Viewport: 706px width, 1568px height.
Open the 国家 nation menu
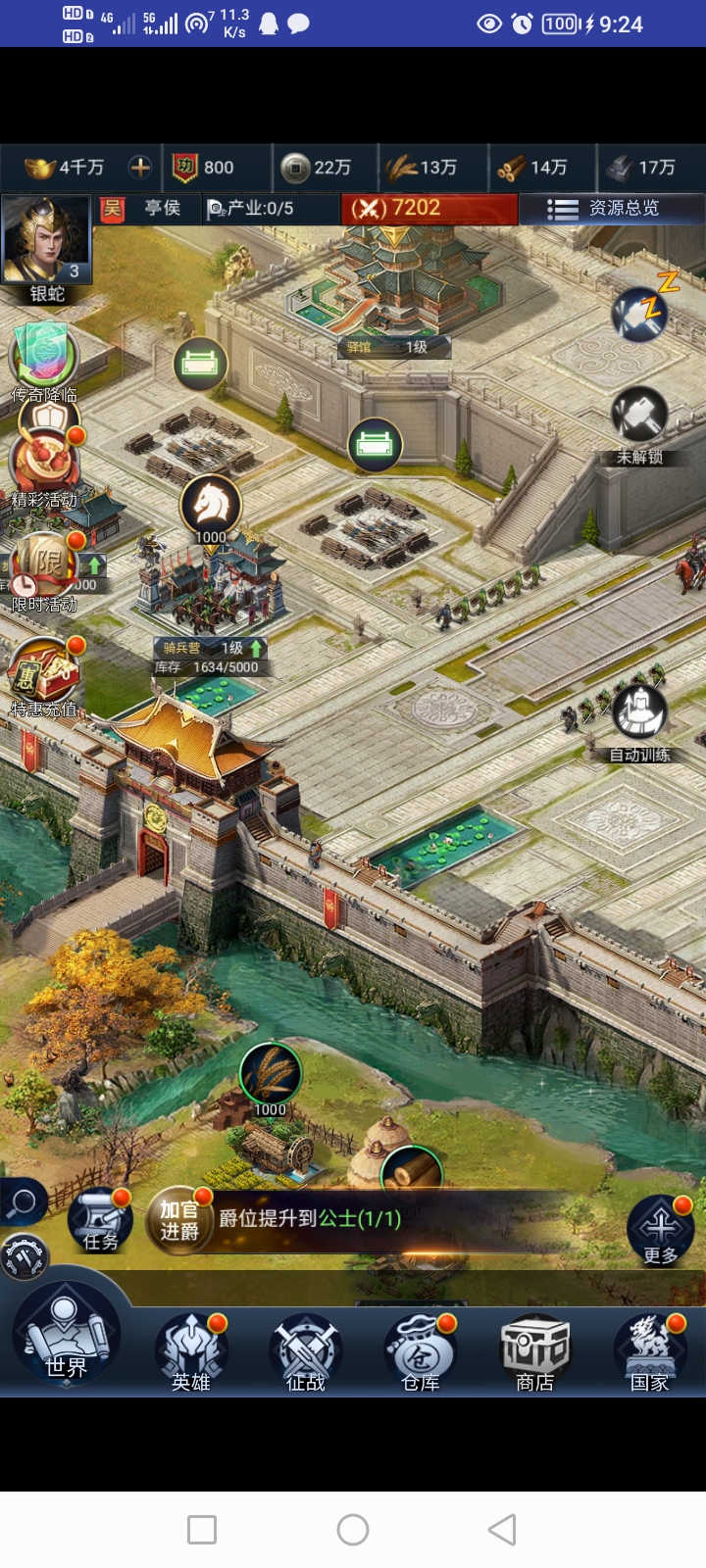tap(649, 1352)
